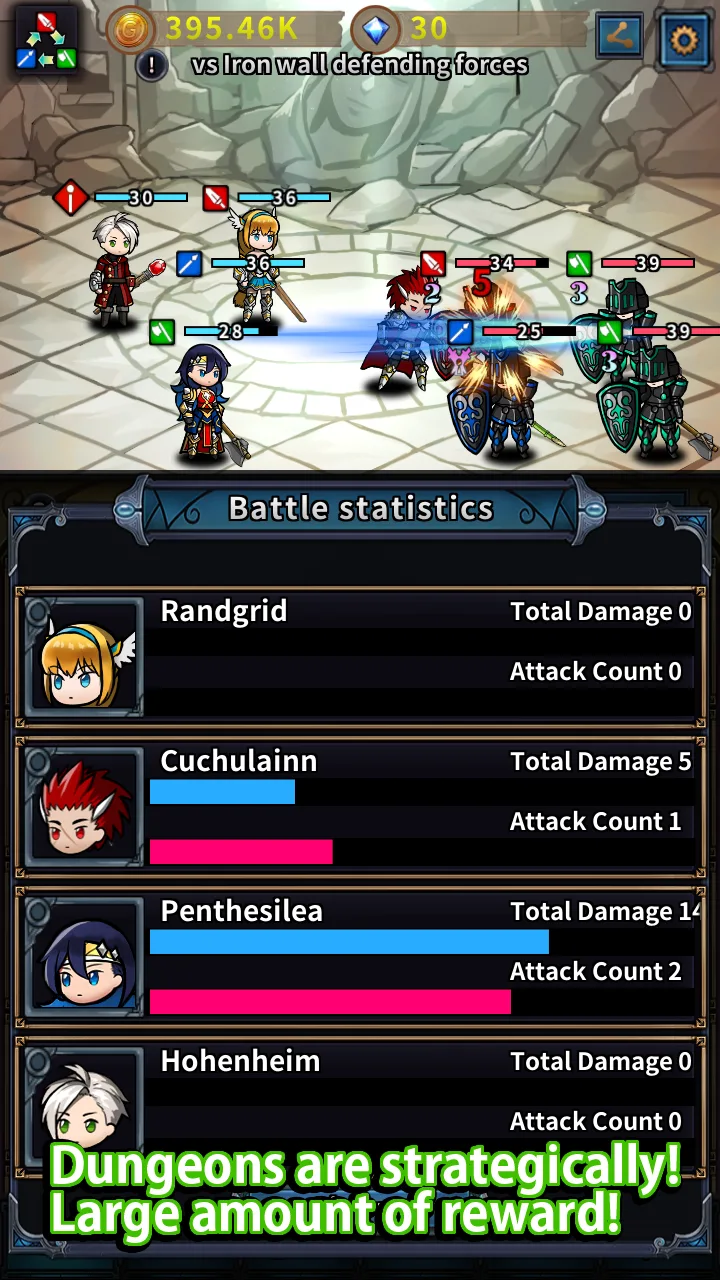The width and height of the screenshot is (720, 1280).
Task: Tap Cuchulainn's red-haired portrait
Action: tap(85, 807)
